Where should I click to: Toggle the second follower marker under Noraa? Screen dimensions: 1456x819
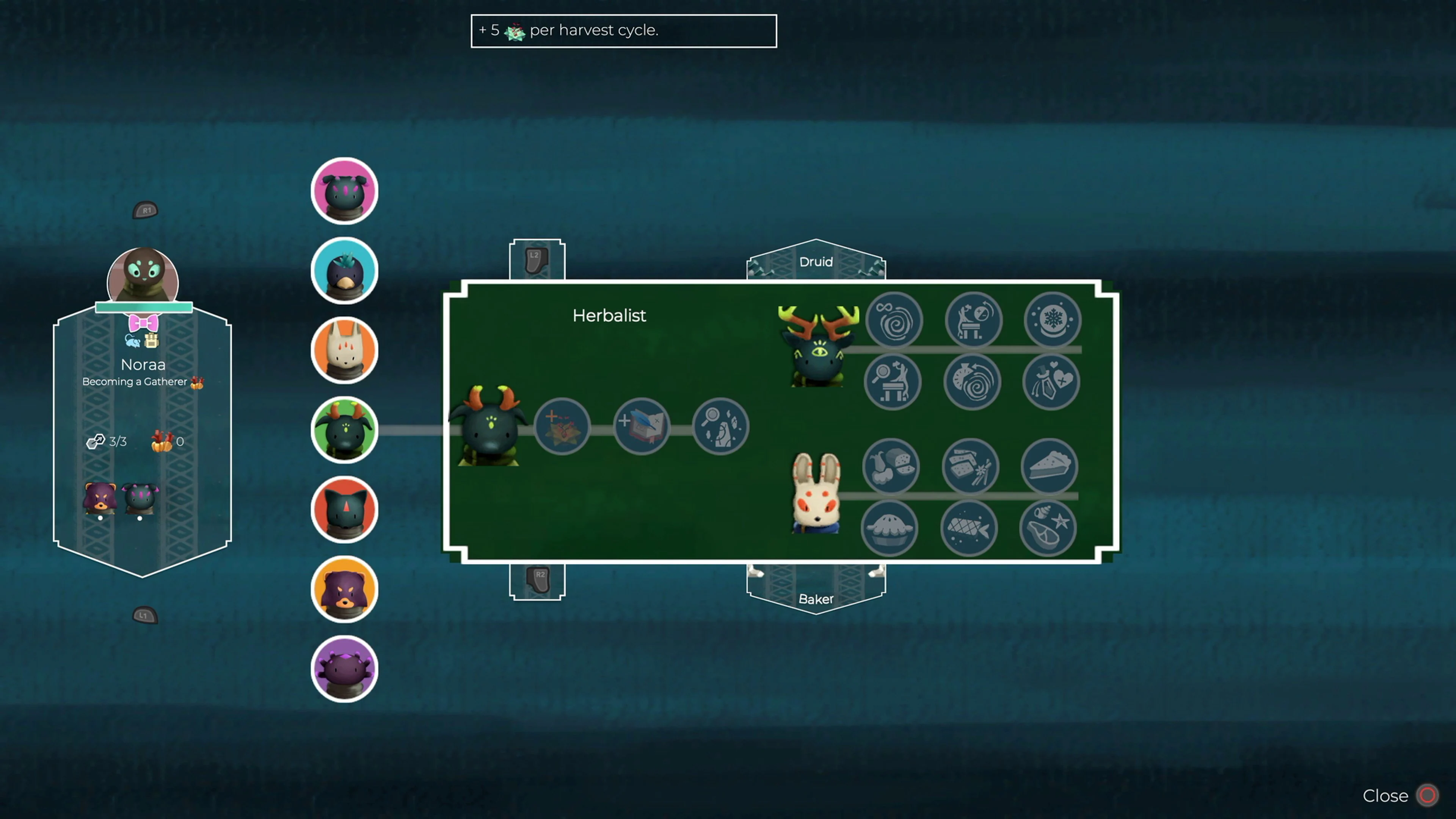pos(140,517)
